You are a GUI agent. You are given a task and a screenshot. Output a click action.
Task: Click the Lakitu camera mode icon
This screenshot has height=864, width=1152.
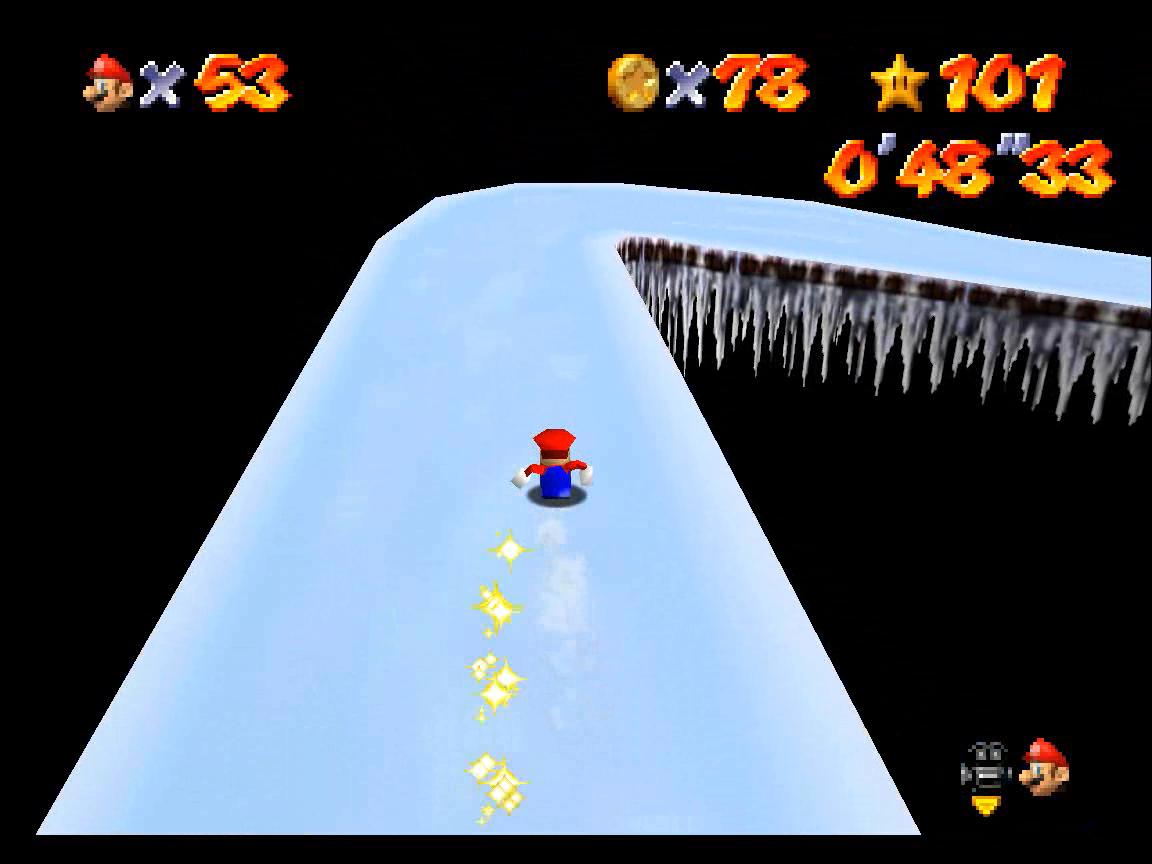(985, 771)
